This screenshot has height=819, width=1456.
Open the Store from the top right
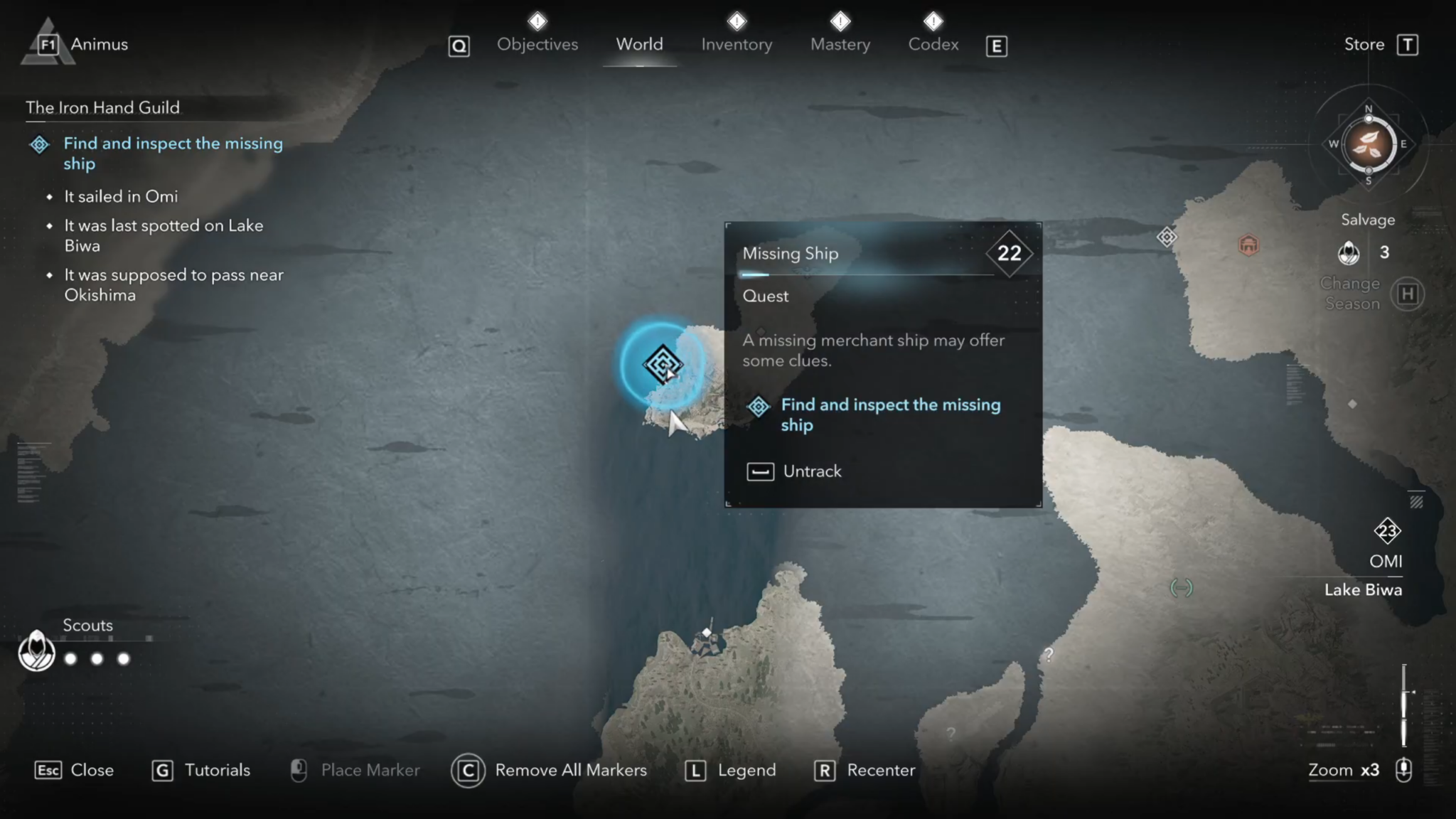(x=1365, y=44)
